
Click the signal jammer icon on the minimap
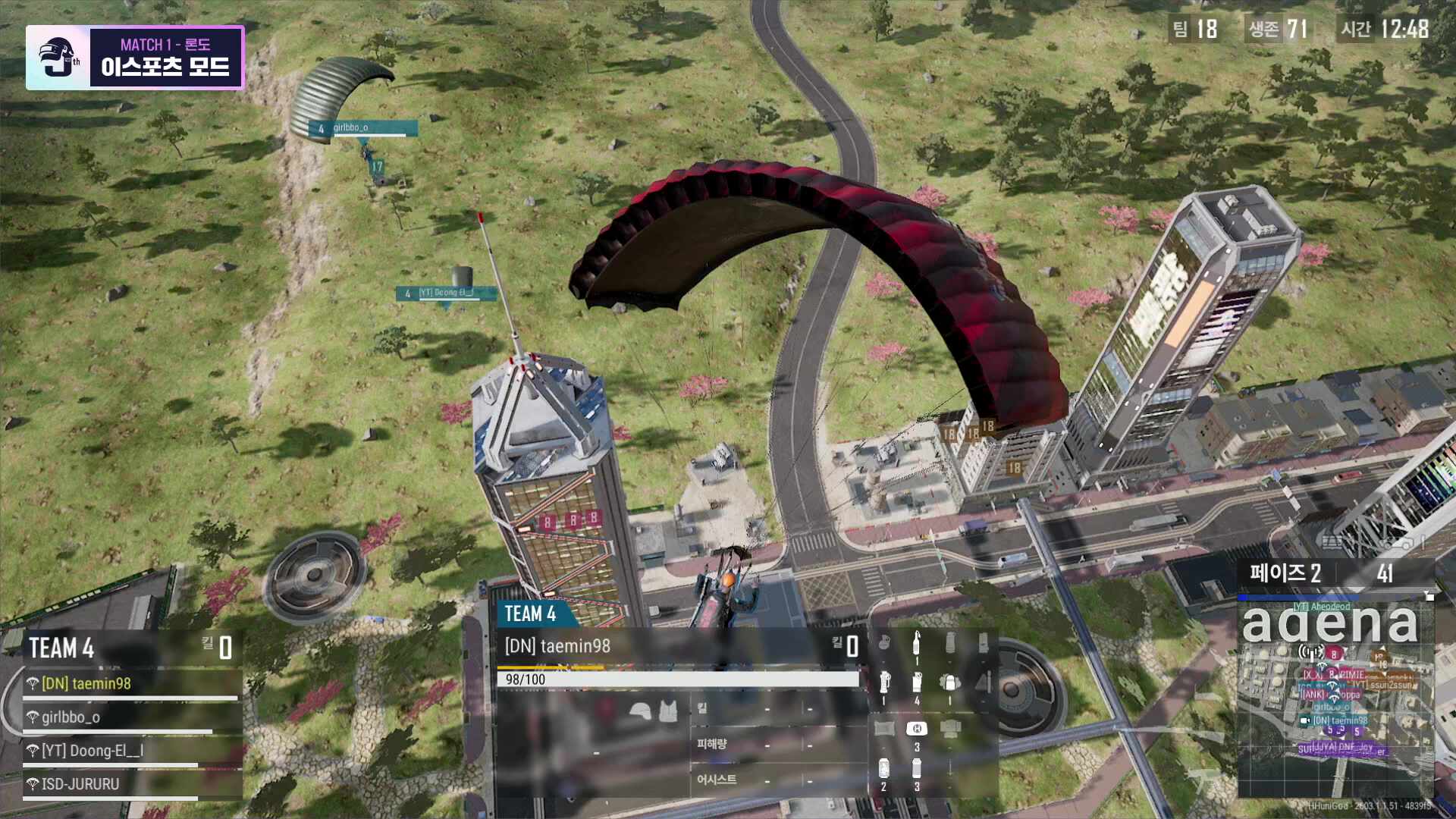tap(1310, 653)
